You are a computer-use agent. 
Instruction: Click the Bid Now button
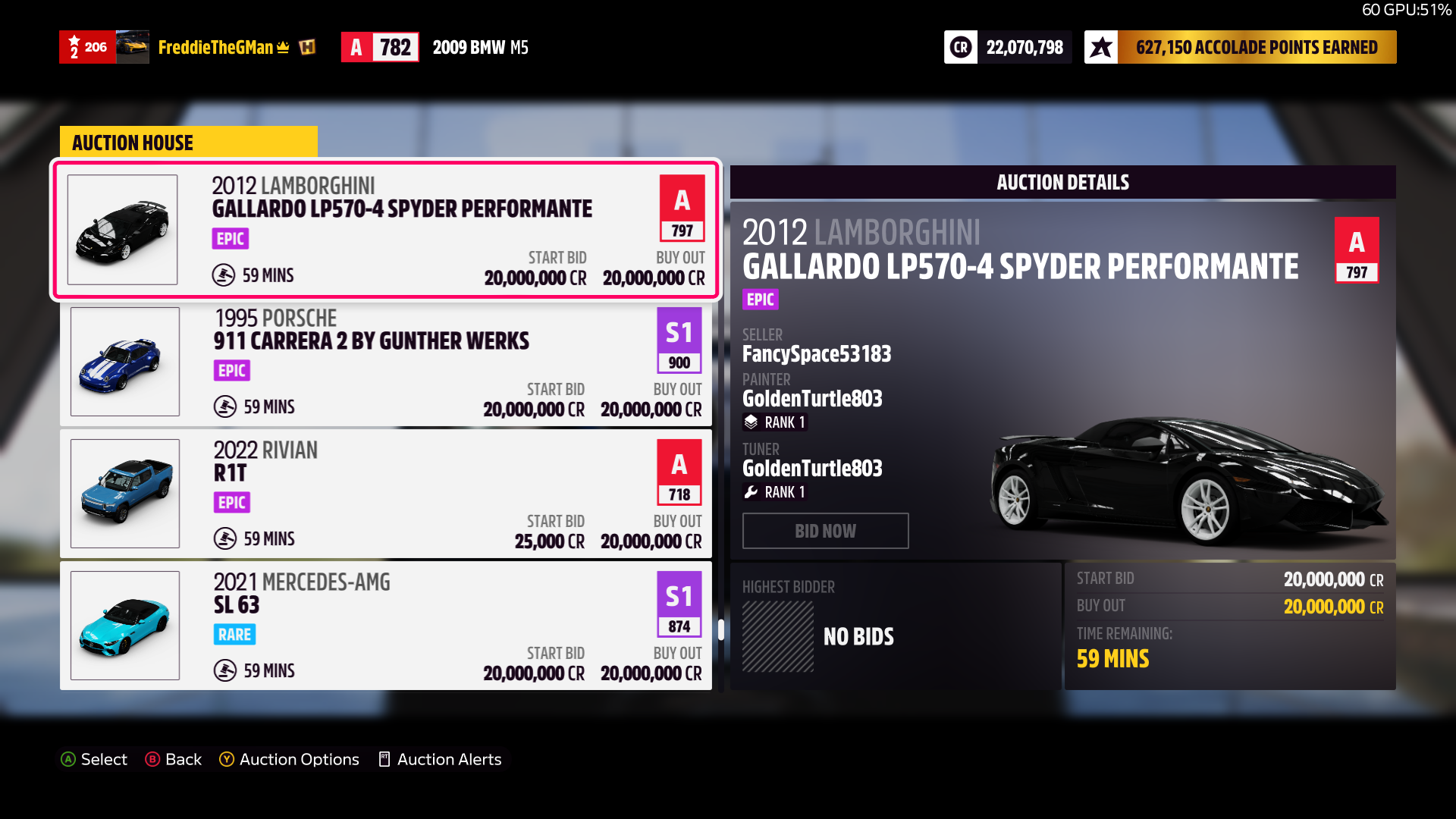pyautogui.click(x=825, y=531)
